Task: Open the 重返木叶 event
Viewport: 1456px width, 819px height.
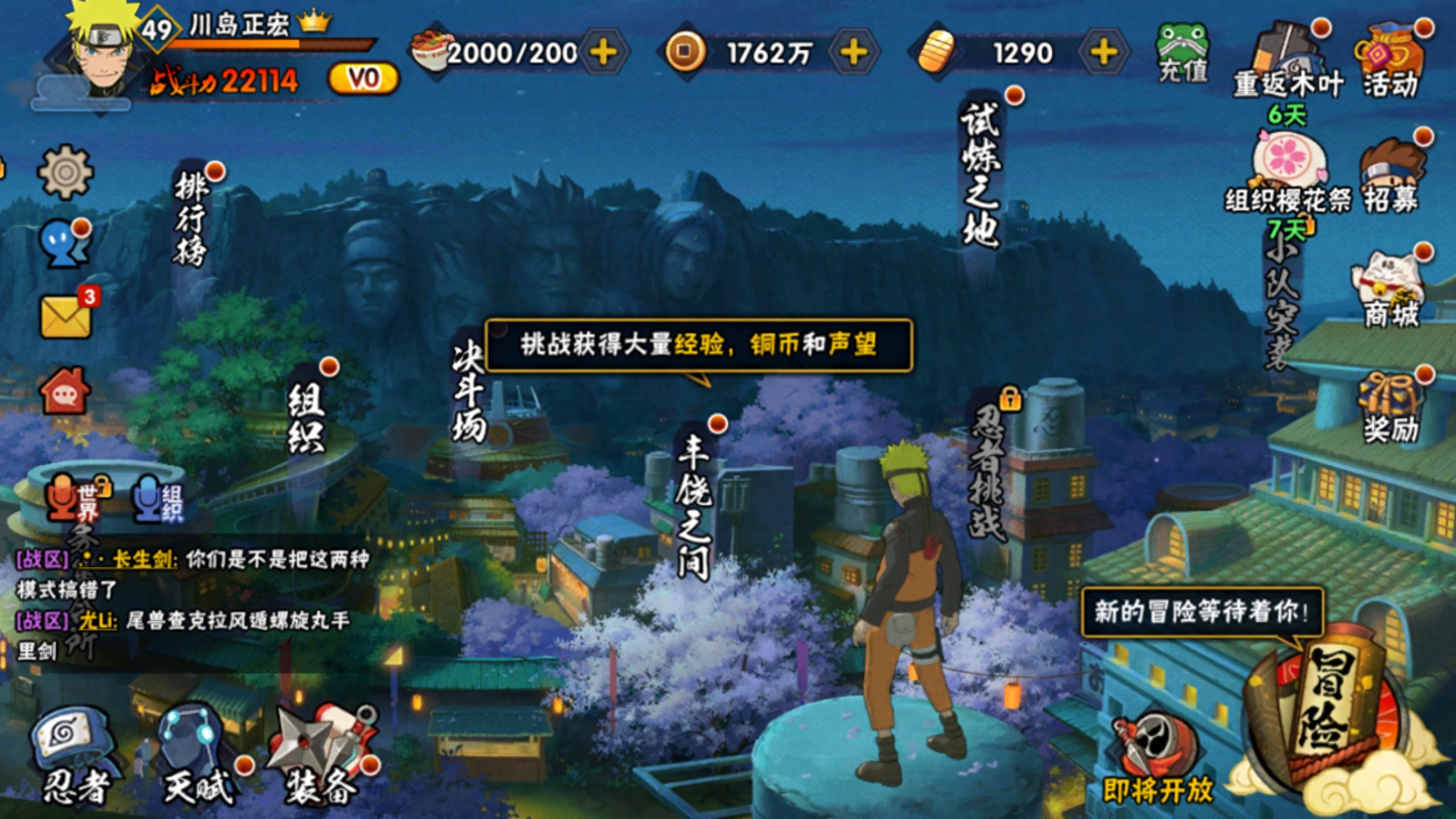Action: [x=1287, y=62]
